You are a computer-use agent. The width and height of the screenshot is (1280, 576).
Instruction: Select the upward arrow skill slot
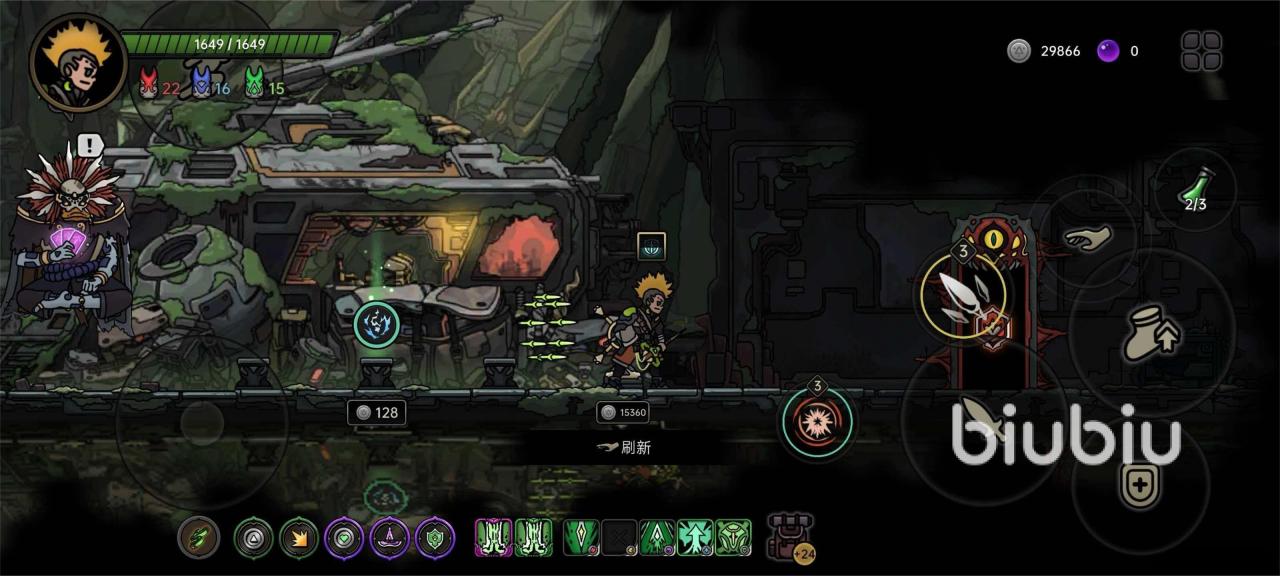[696, 537]
